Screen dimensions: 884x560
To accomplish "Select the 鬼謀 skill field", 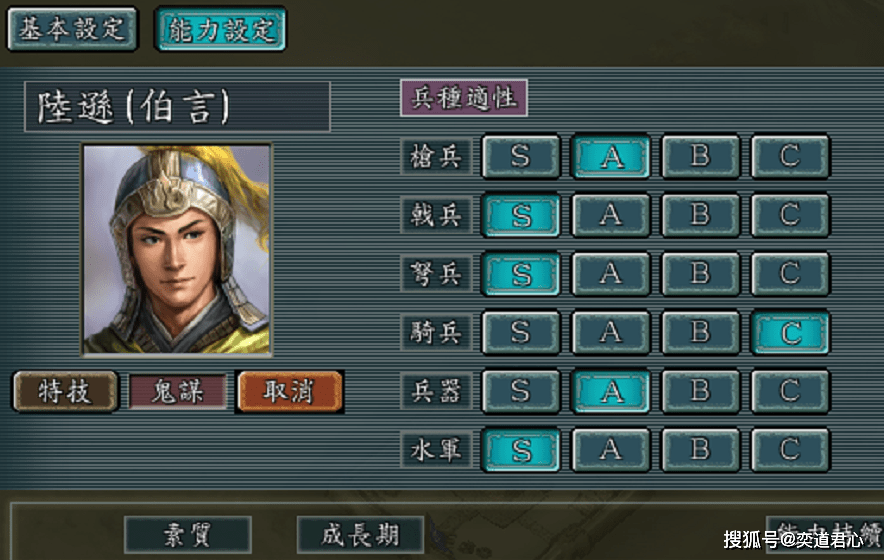I will pos(177,391).
